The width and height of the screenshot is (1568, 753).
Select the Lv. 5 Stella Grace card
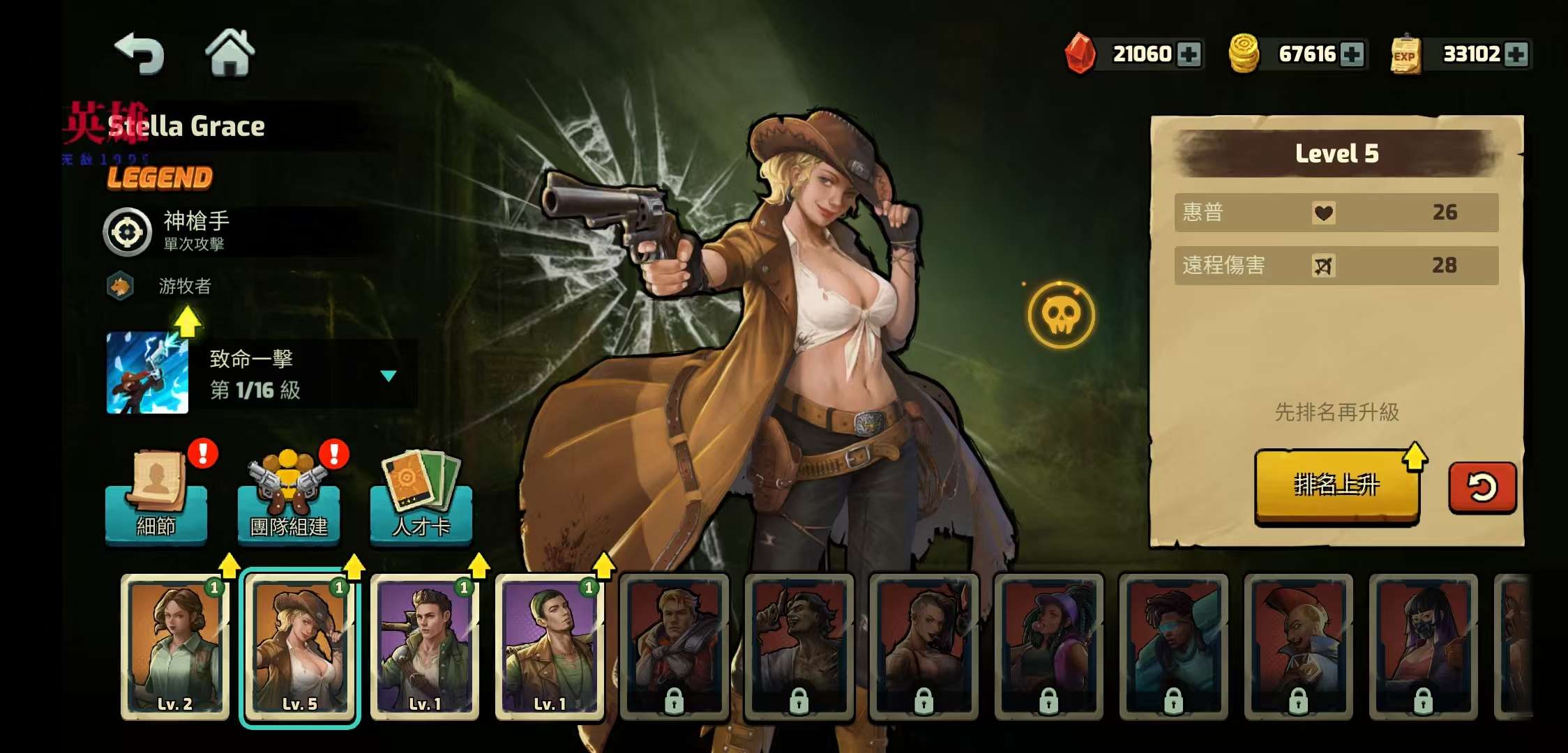click(300, 646)
